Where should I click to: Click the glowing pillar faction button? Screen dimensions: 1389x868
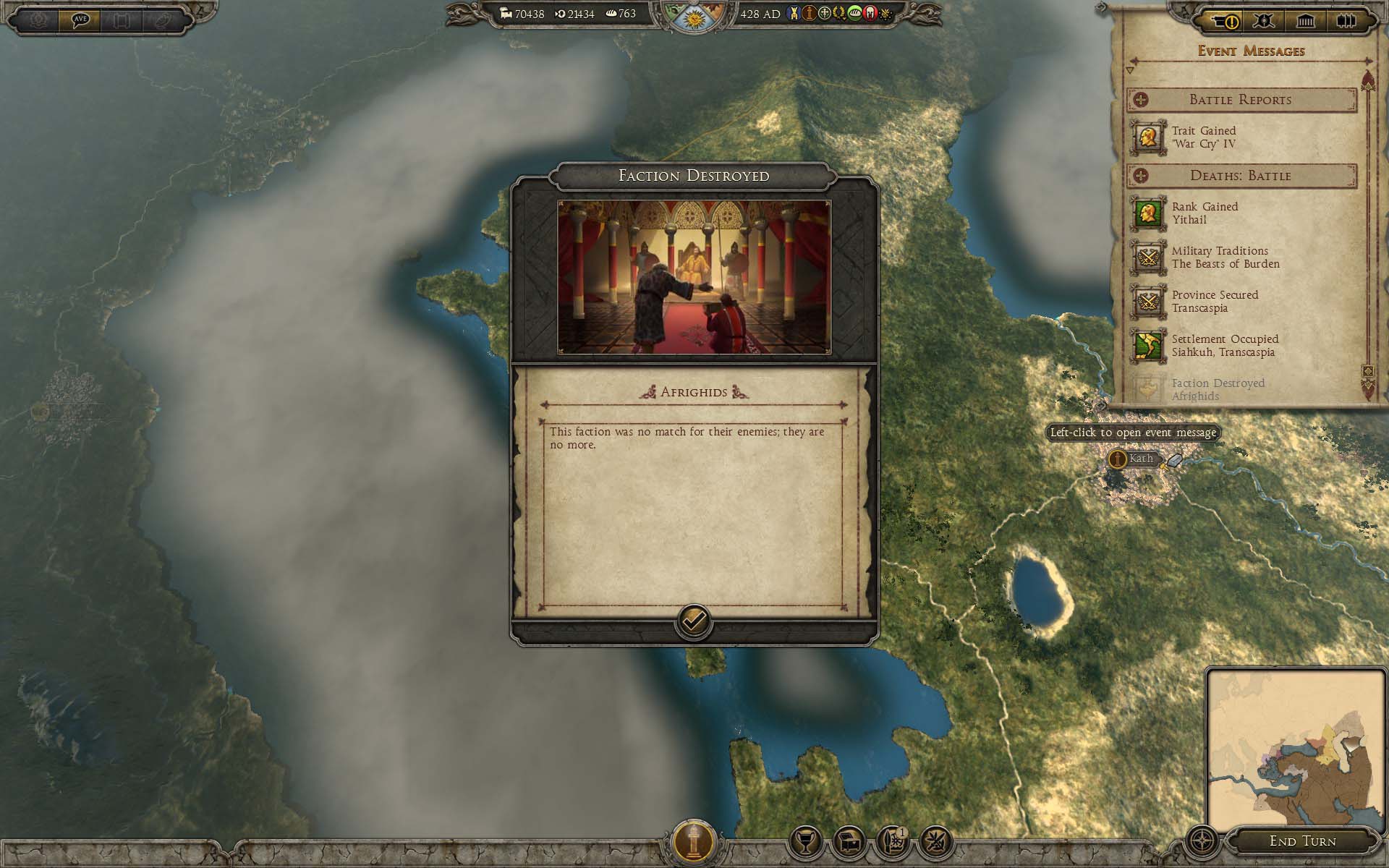(694, 842)
